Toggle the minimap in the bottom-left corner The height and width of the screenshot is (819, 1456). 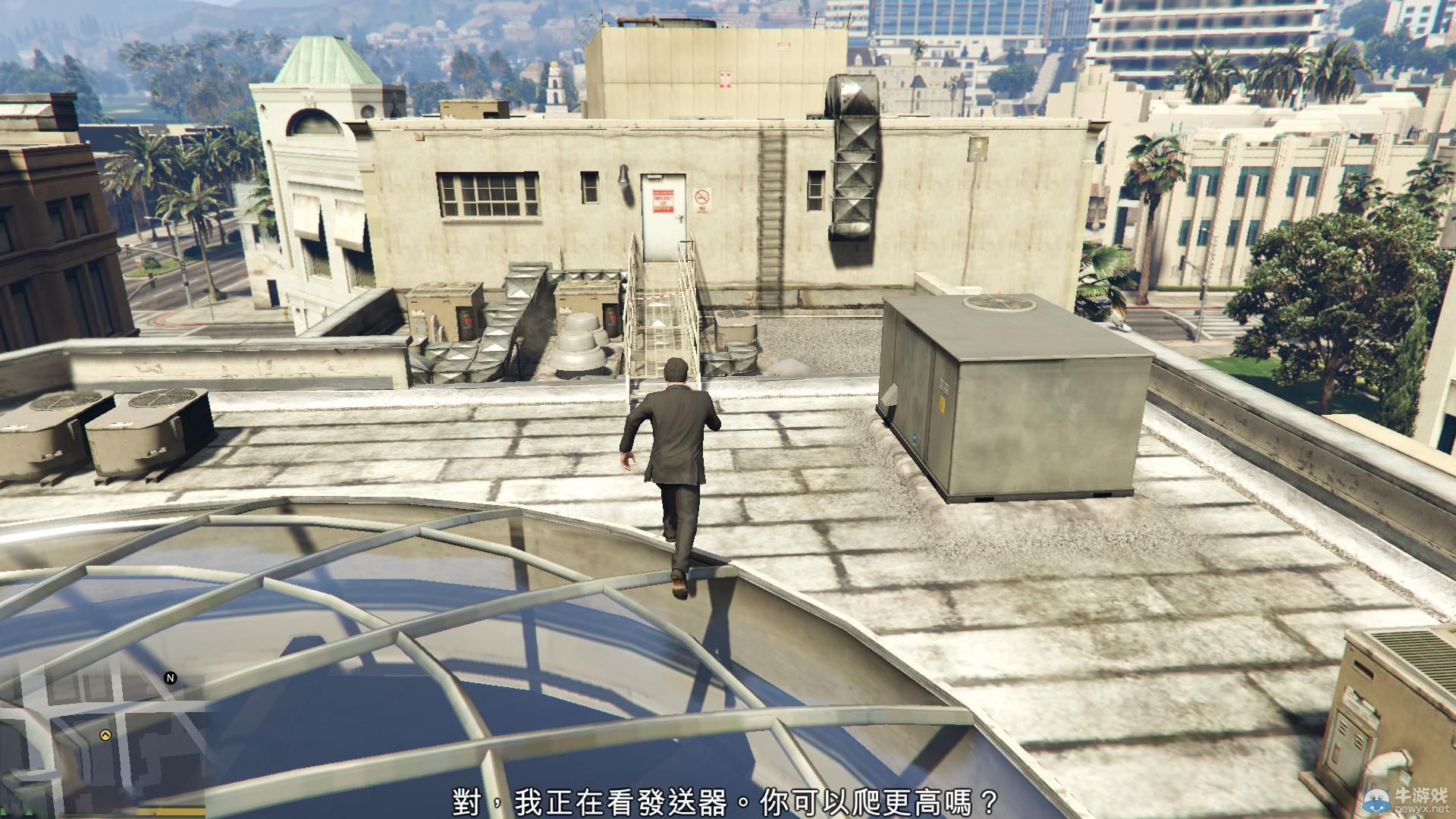pos(99,739)
